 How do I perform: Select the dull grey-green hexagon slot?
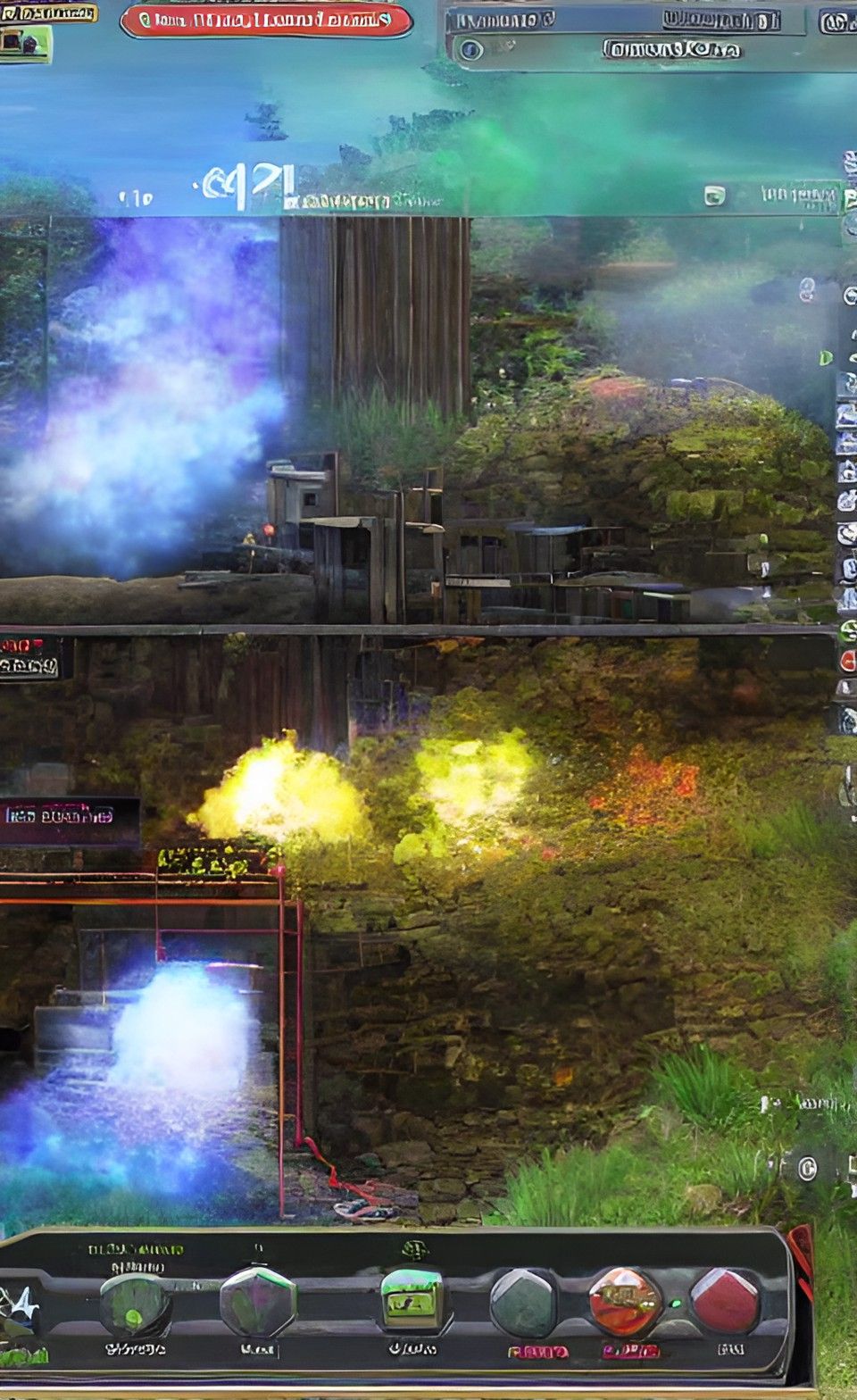tap(524, 1304)
